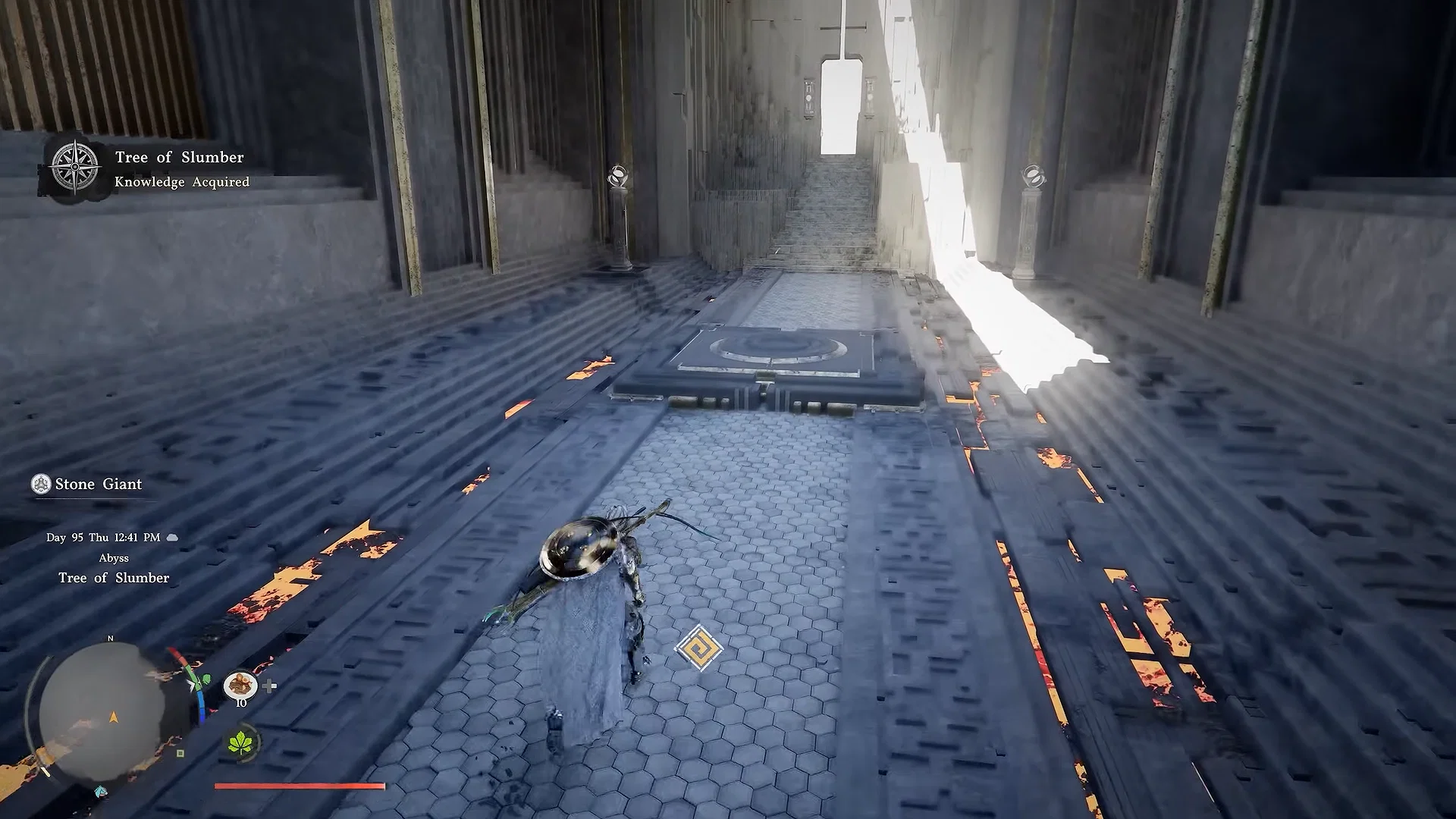Screen dimensions: 1456x819
Task: Toggle the small square waypoint marker on minimap
Action: click(180, 754)
